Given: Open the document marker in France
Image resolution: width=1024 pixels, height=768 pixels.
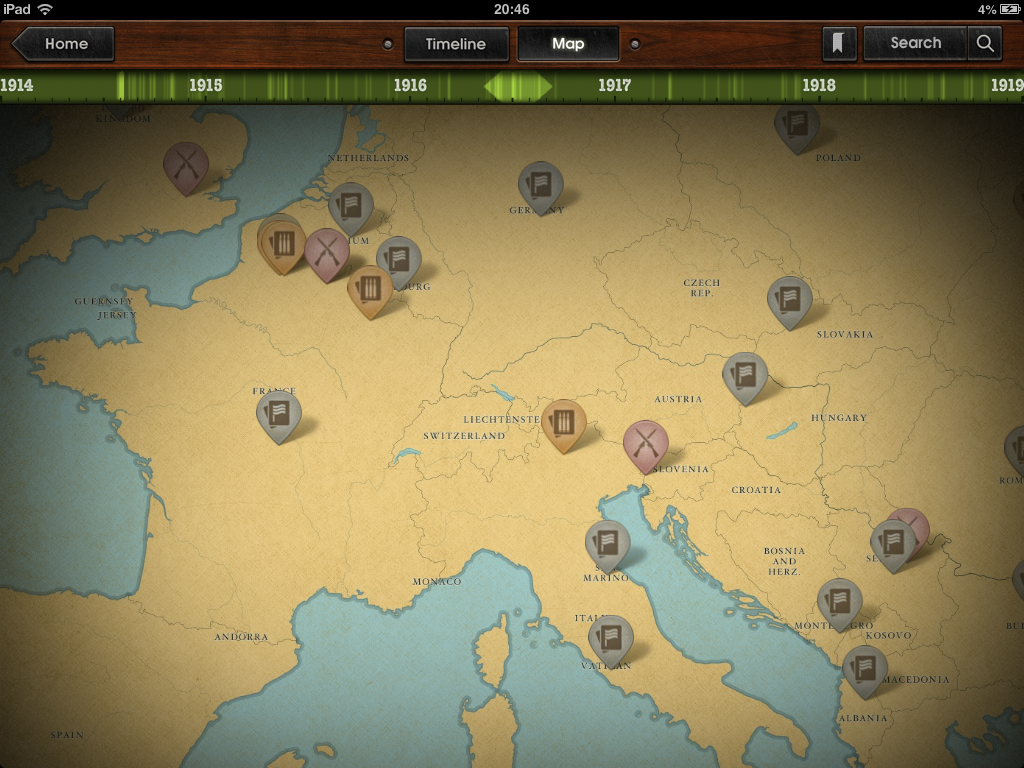Looking at the screenshot, I should [278, 412].
